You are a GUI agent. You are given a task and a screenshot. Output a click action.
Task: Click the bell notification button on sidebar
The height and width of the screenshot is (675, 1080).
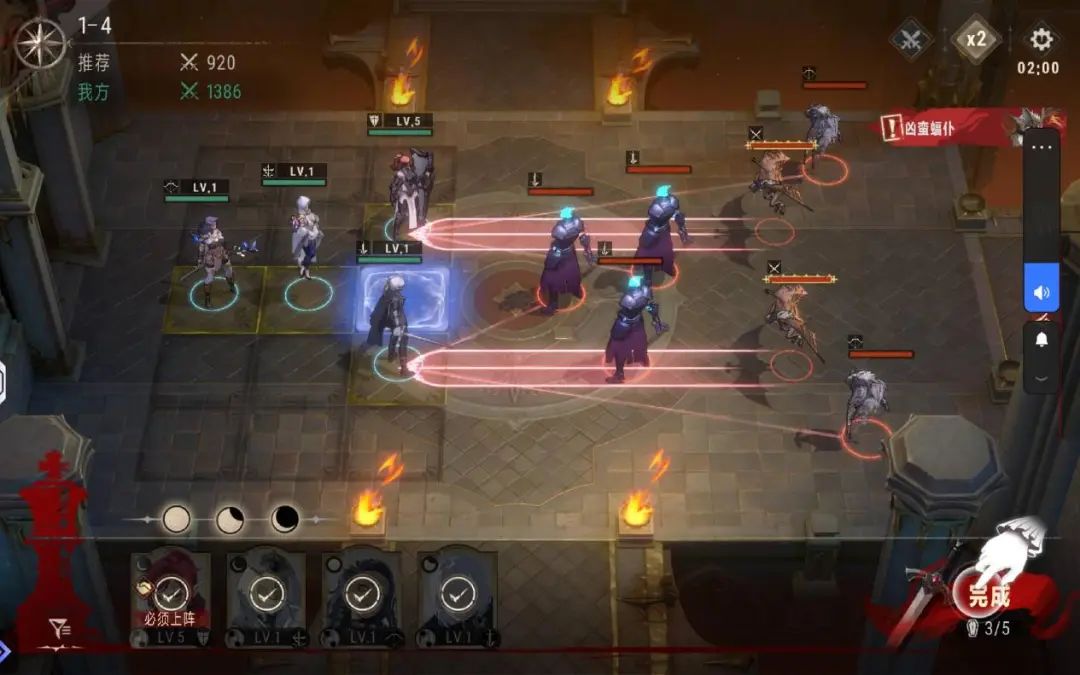tap(1041, 340)
